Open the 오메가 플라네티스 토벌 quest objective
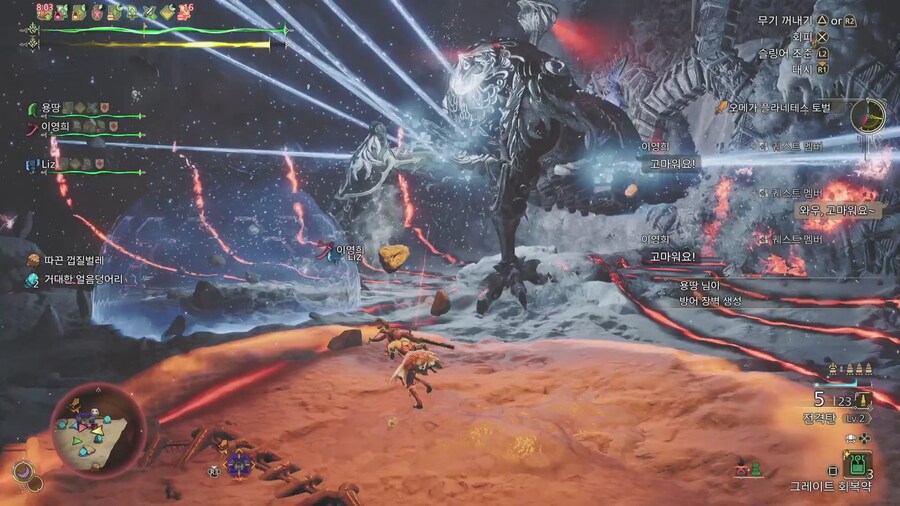The image size is (900, 506). pyautogui.click(x=780, y=106)
